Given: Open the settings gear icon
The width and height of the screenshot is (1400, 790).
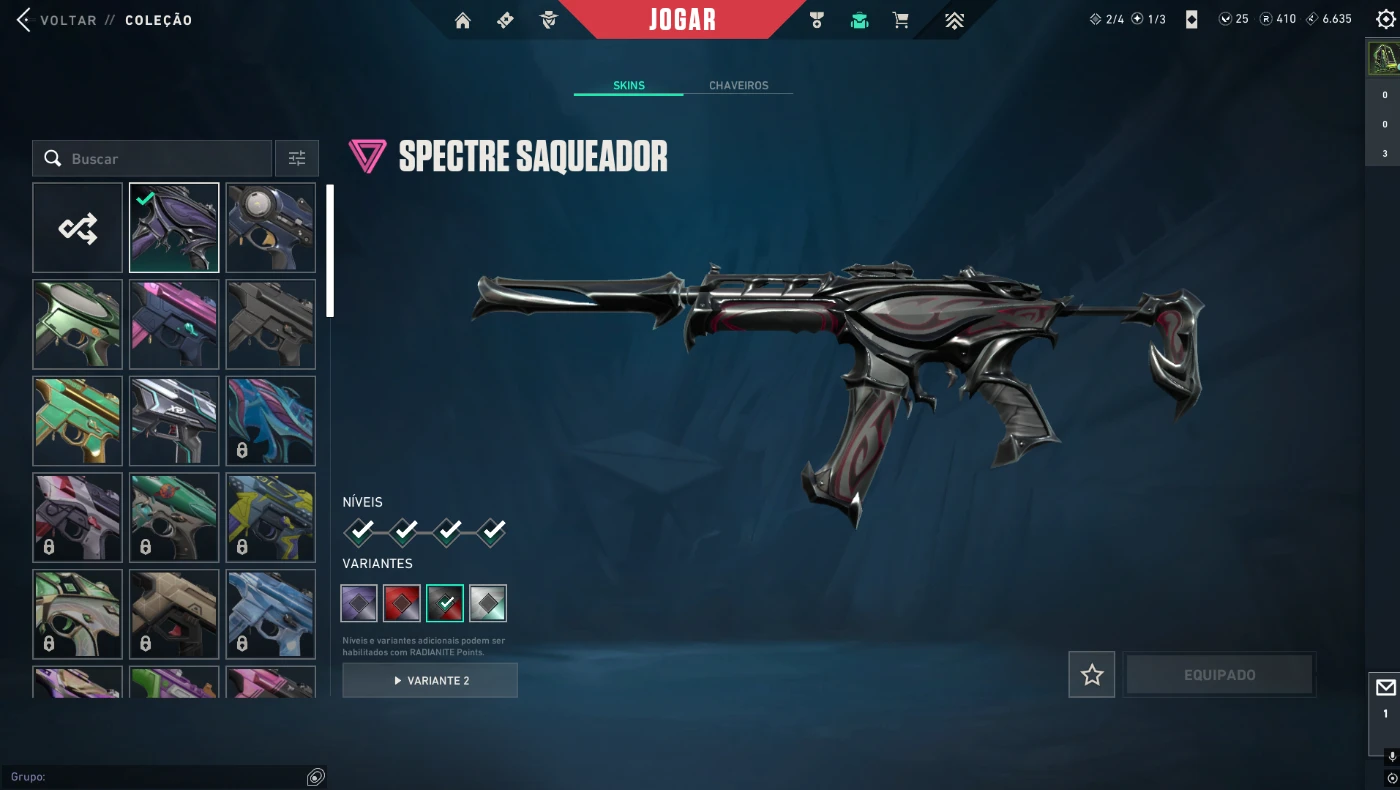Looking at the screenshot, I should 1385,19.
